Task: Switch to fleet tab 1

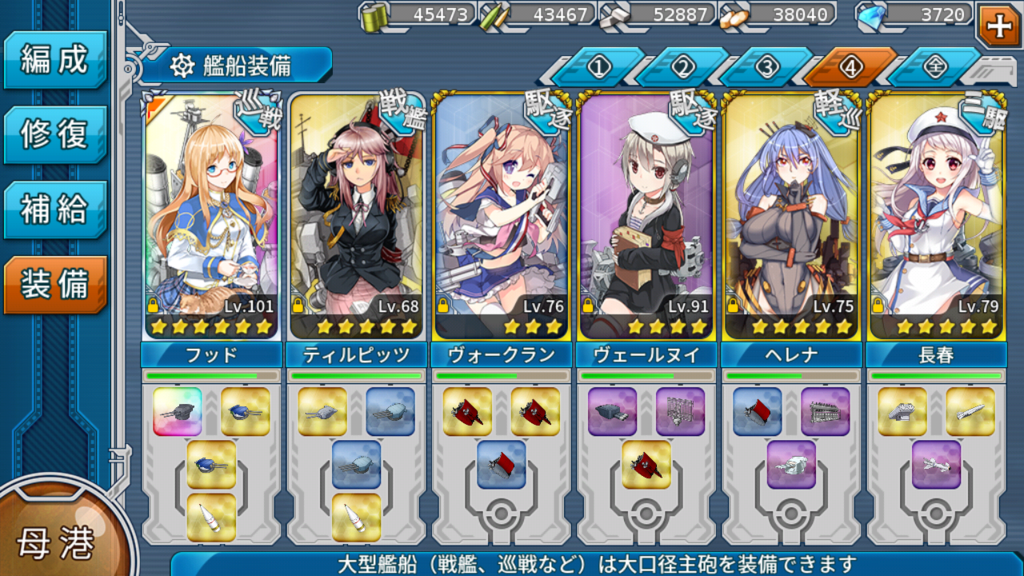Action: (x=600, y=68)
